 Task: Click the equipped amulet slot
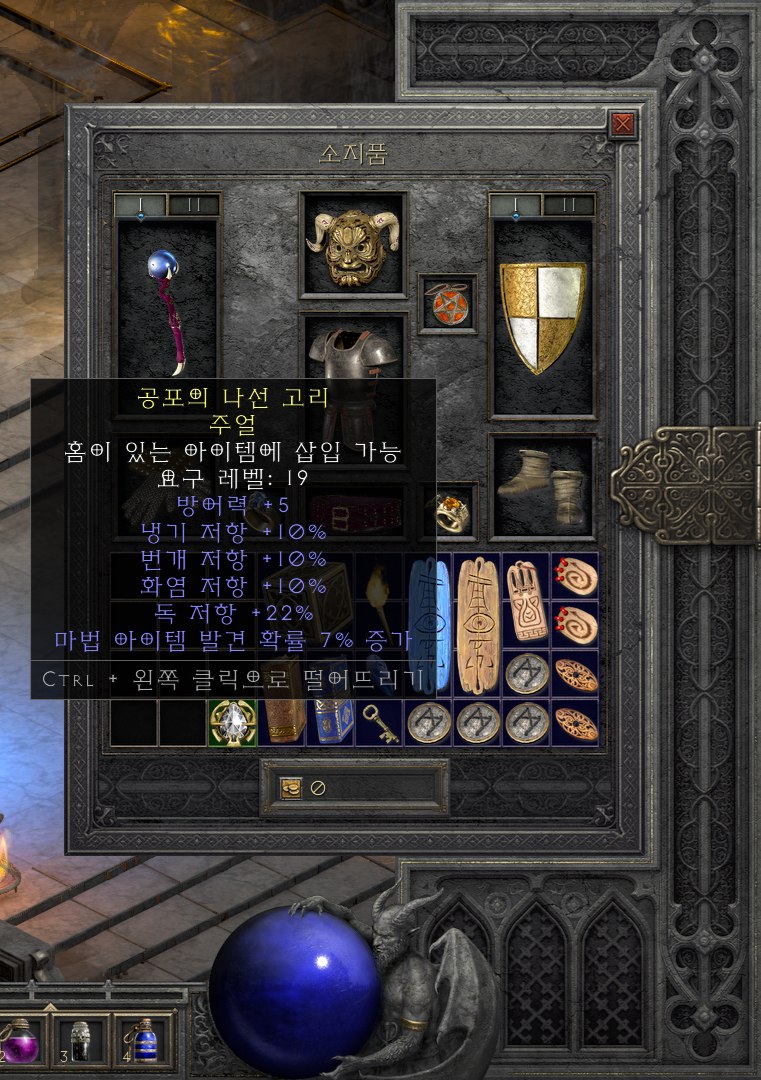(447, 303)
